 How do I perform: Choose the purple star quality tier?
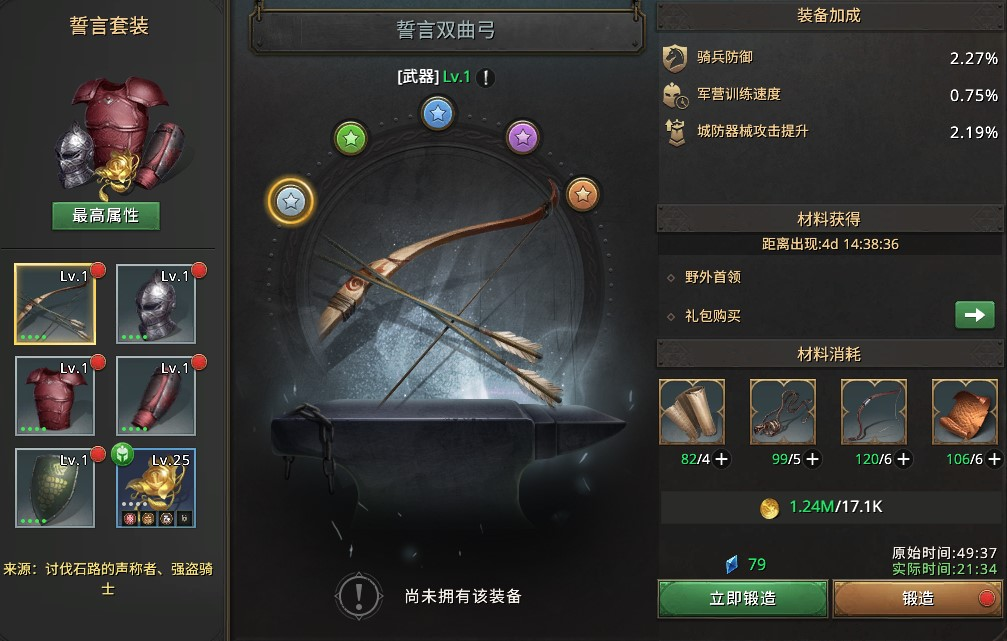coord(521,135)
